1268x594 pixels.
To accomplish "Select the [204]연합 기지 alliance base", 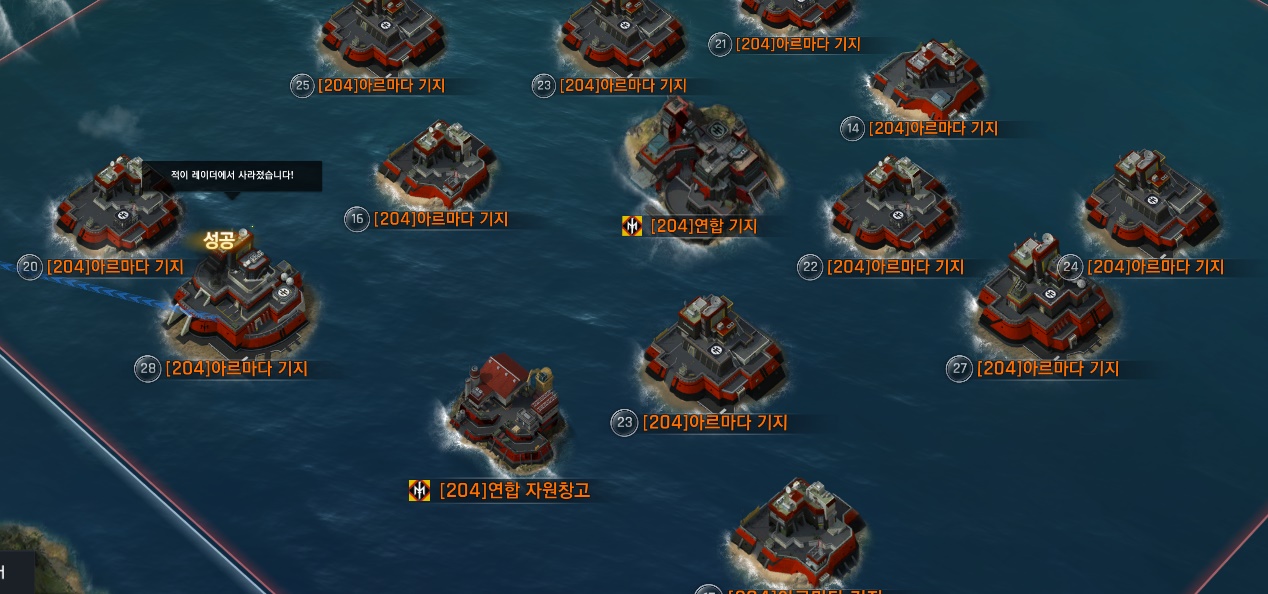I will point(703,160).
